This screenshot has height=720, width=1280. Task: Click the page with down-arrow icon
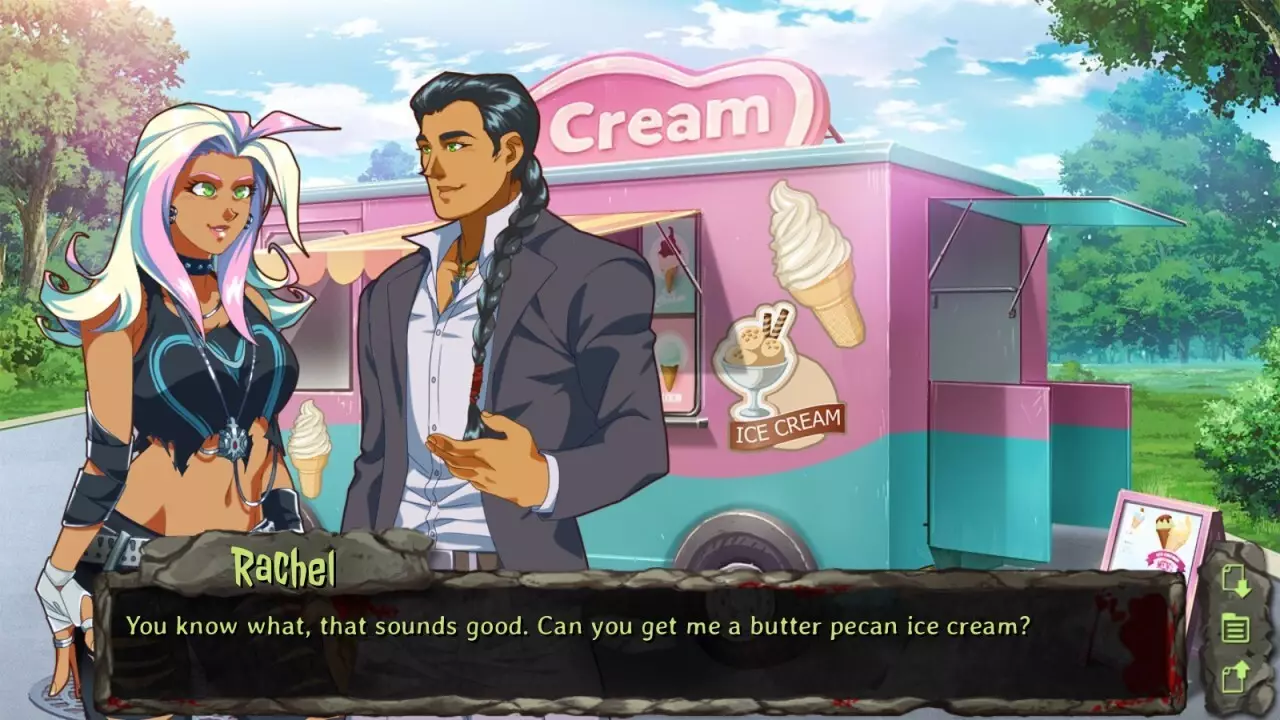click(x=1235, y=582)
